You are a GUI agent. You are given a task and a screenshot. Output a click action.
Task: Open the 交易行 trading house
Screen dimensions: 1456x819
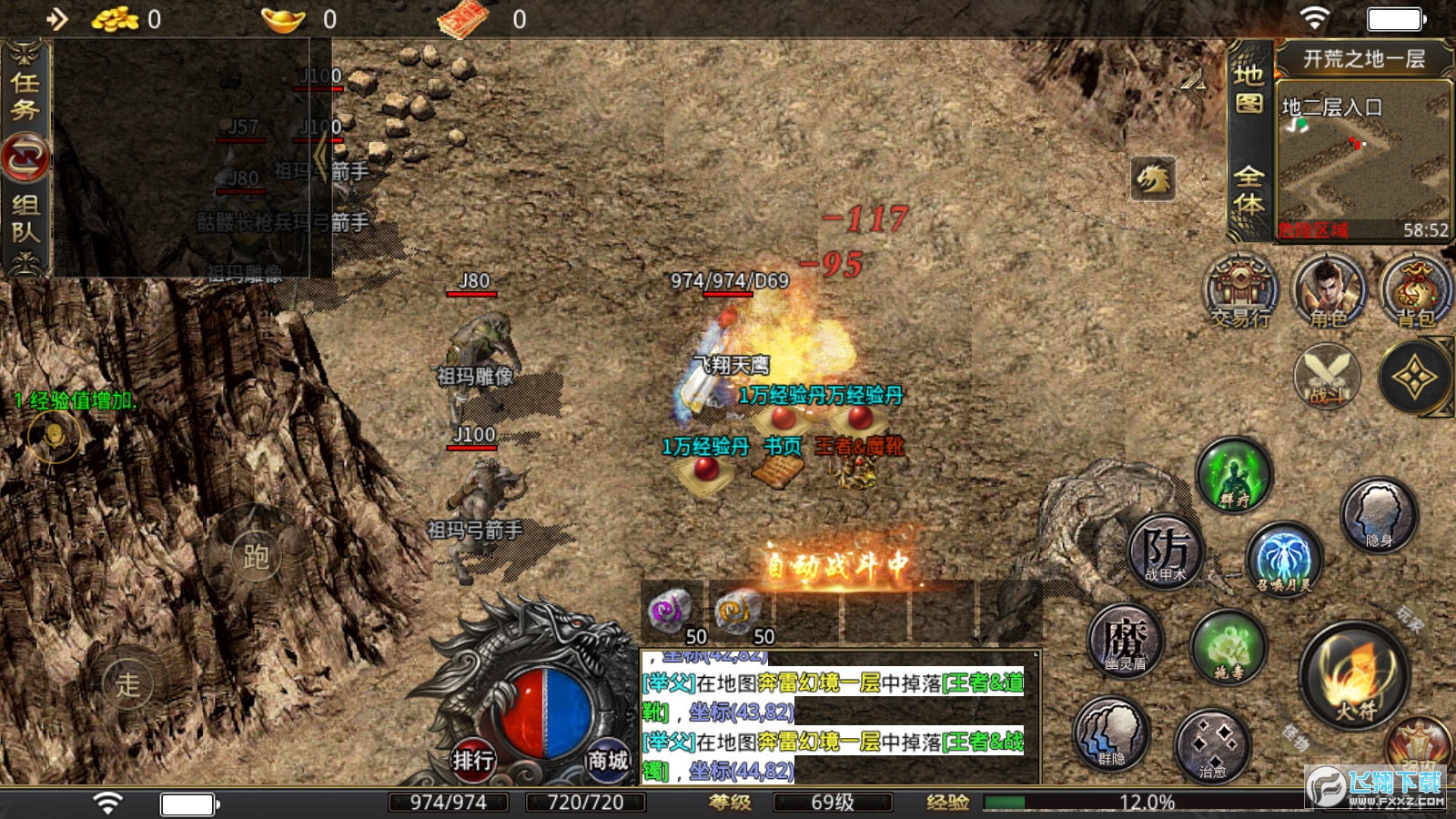(x=1240, y=291)
